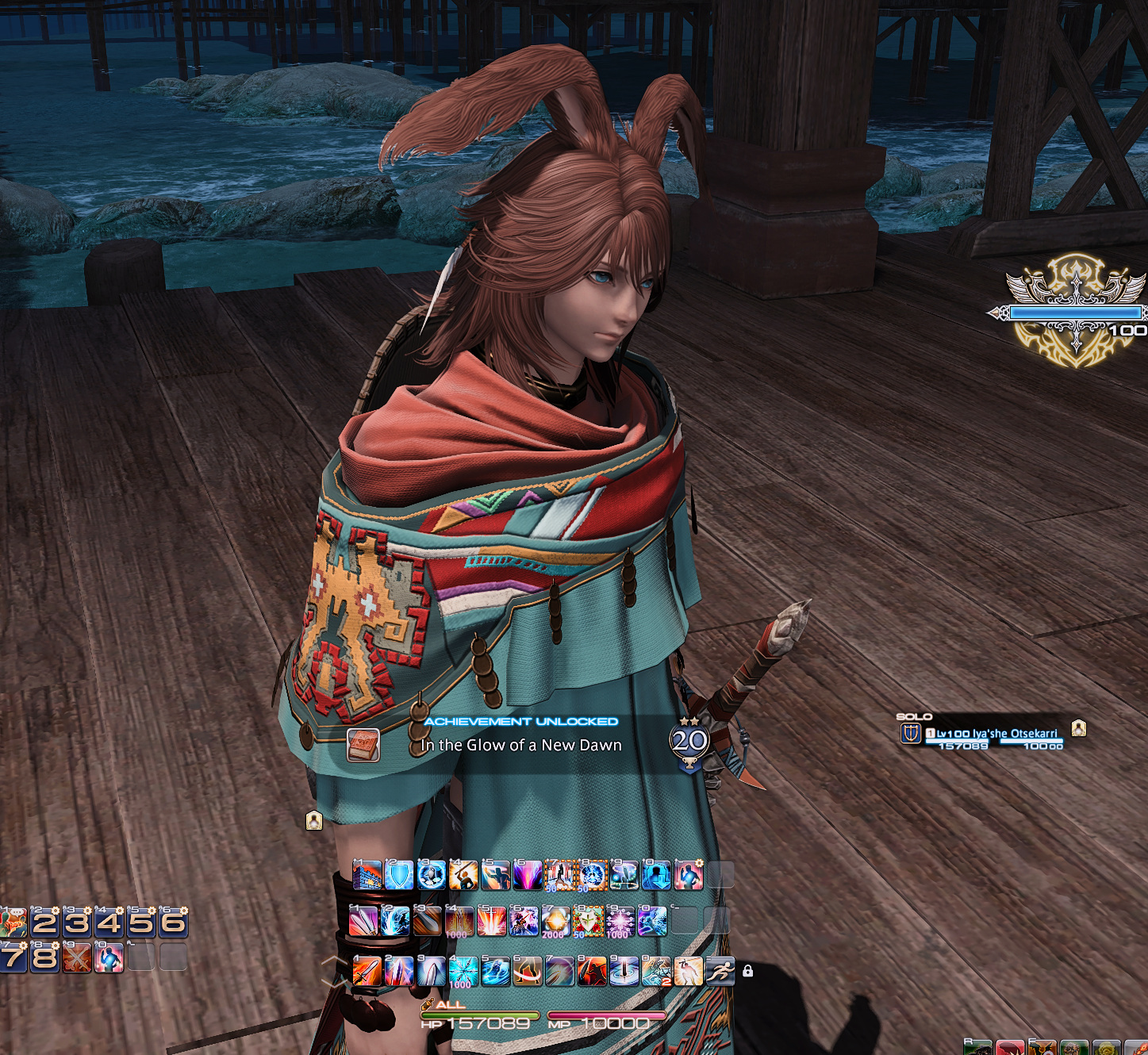Click the Sprint running-figure icon

click(x=720, y=971)
